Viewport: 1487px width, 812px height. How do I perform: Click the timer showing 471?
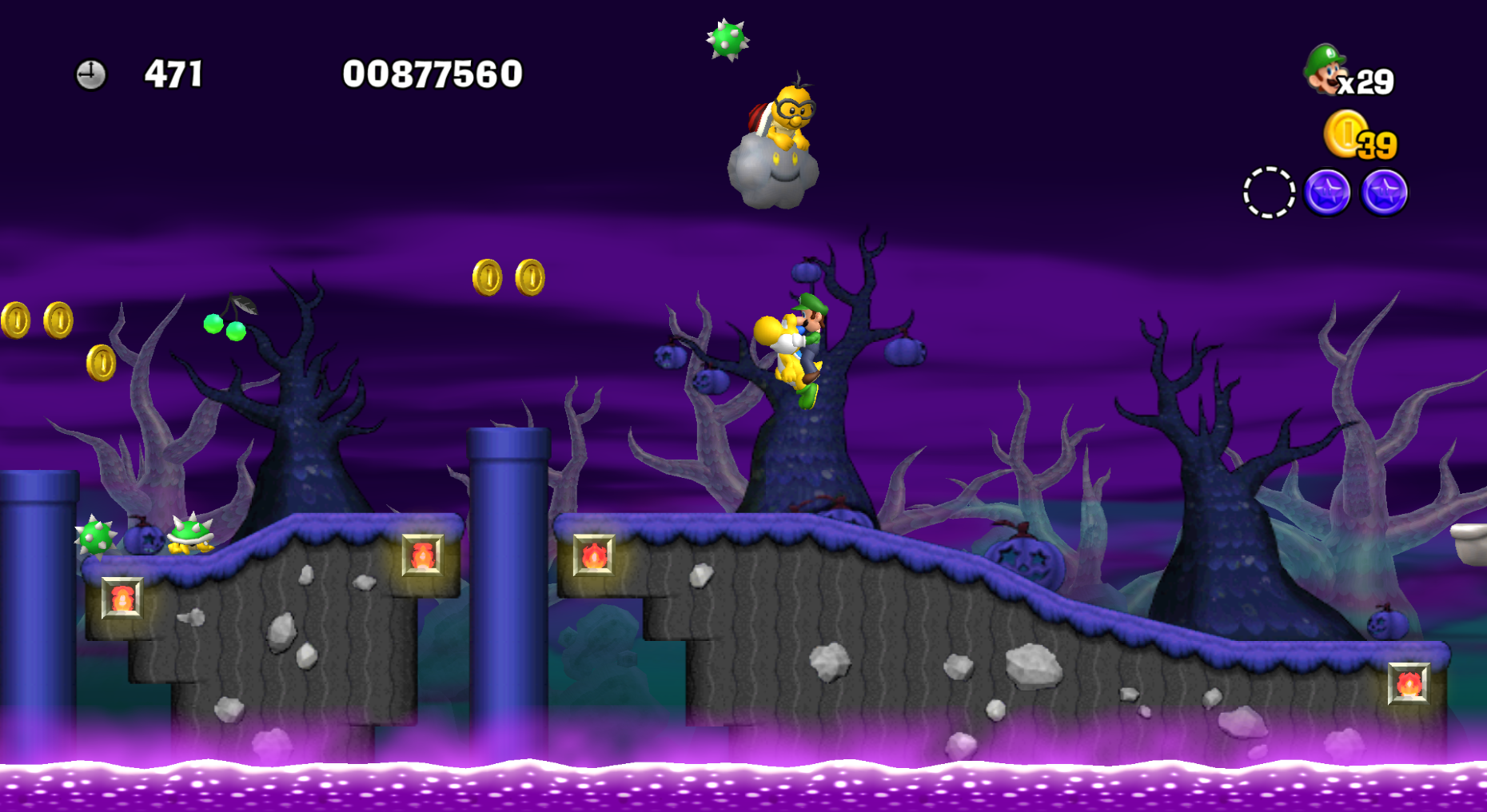[x=173, y=74]
